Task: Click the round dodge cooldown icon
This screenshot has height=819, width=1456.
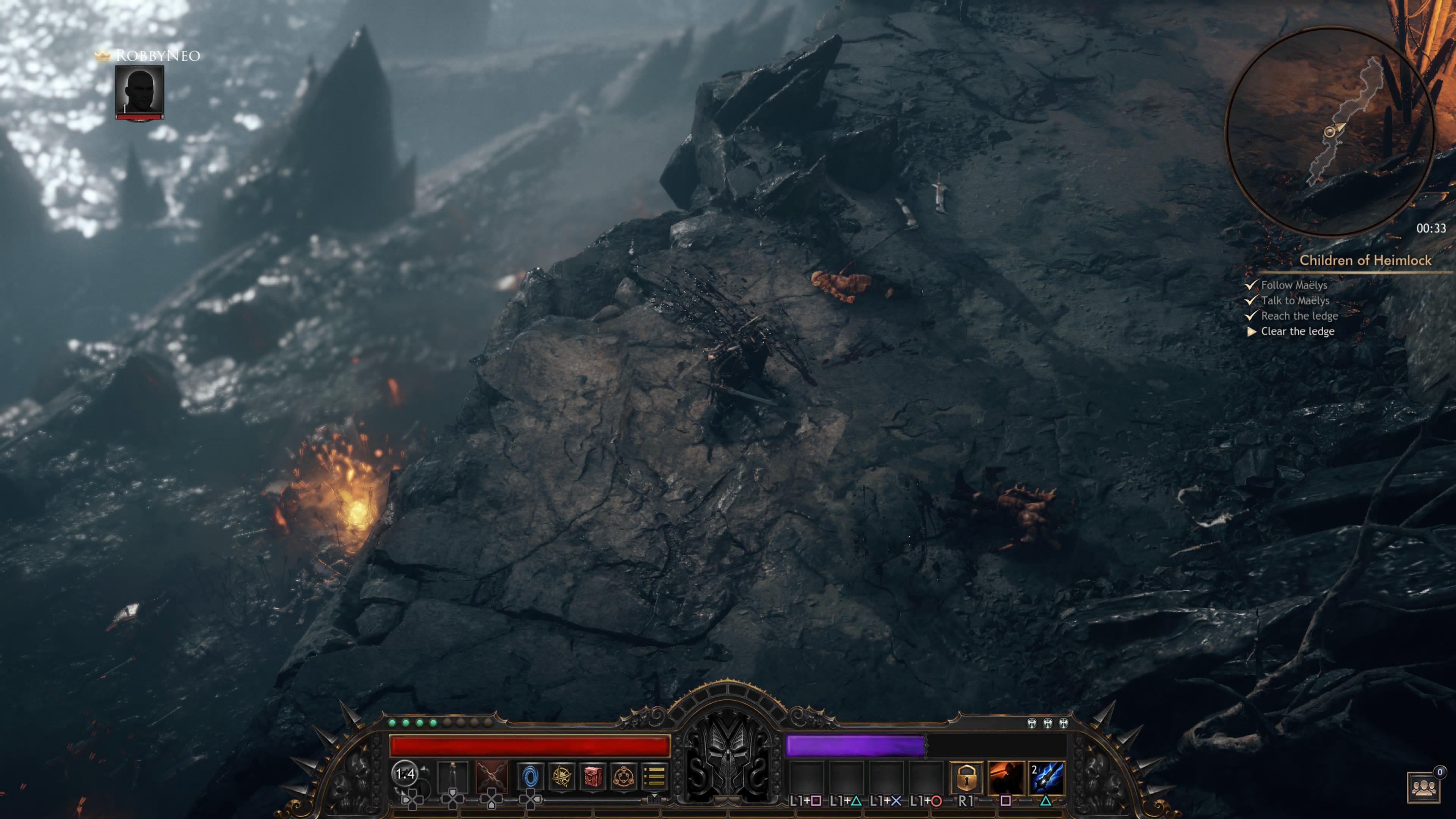Action: (405, 774)
